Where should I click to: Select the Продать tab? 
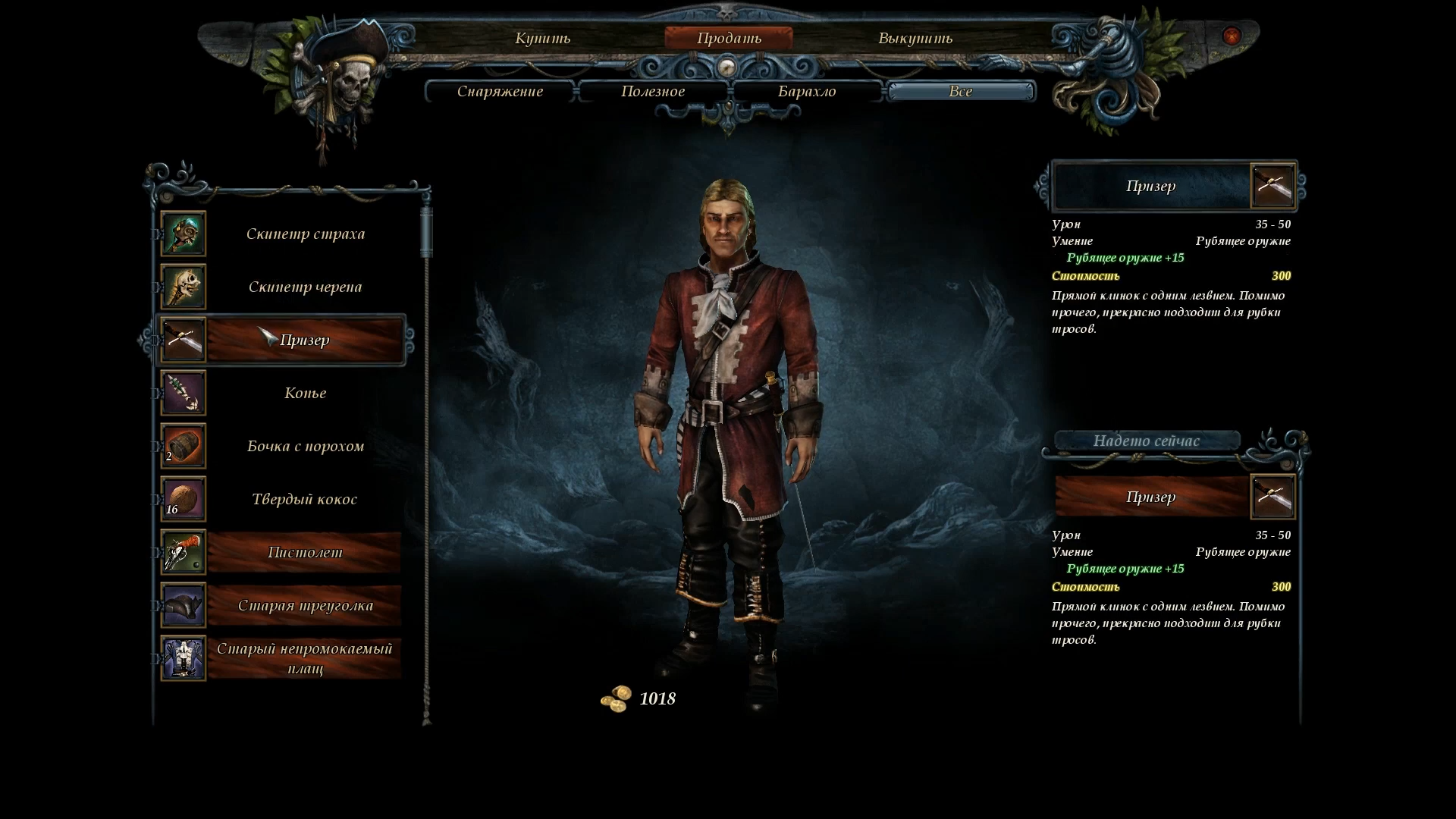tap(729, 38)
